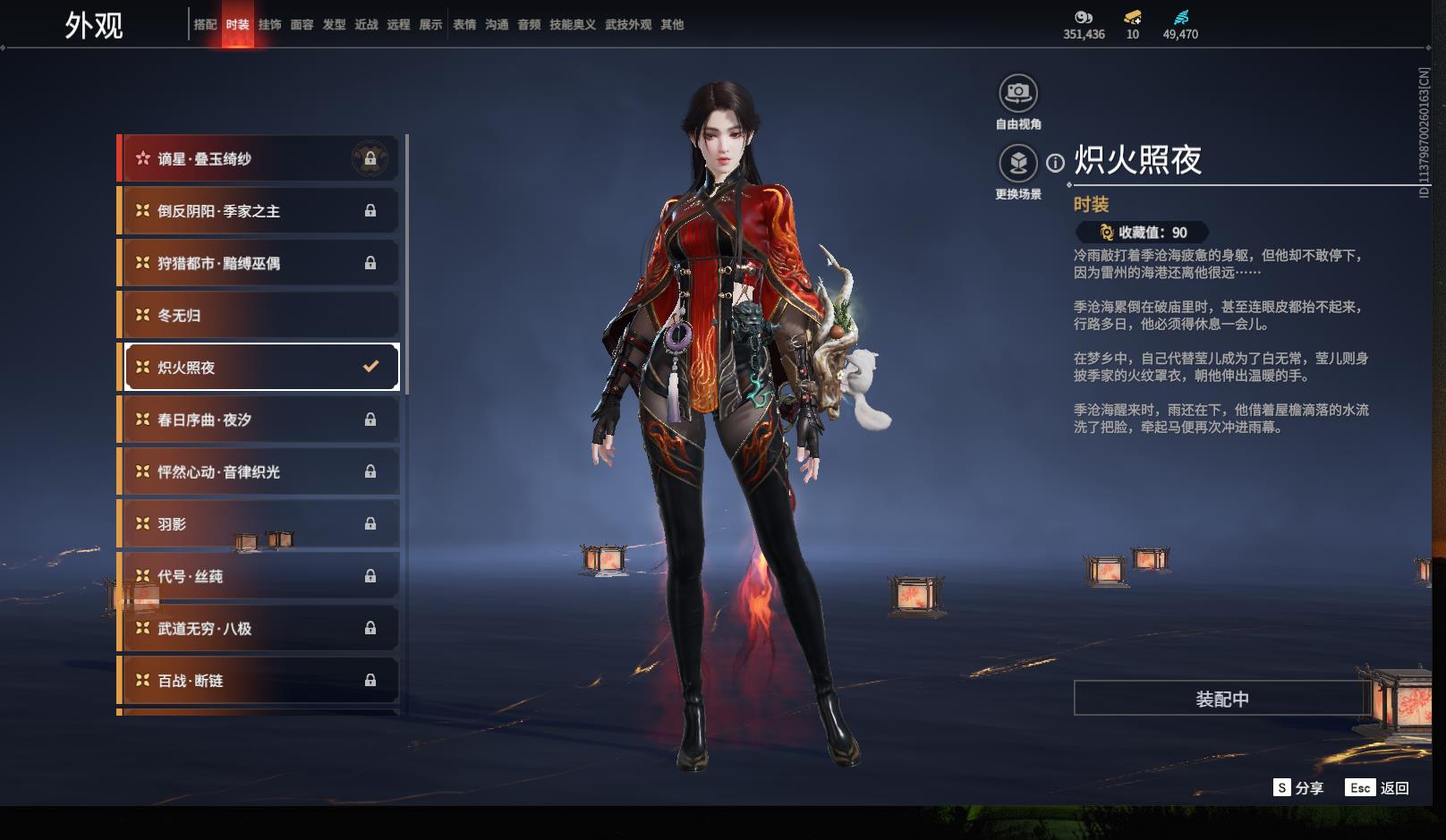The width and height of the screenshot is (1446, 840).
Task: Open the 技能奥义 tab
Action: pos(572,25)
